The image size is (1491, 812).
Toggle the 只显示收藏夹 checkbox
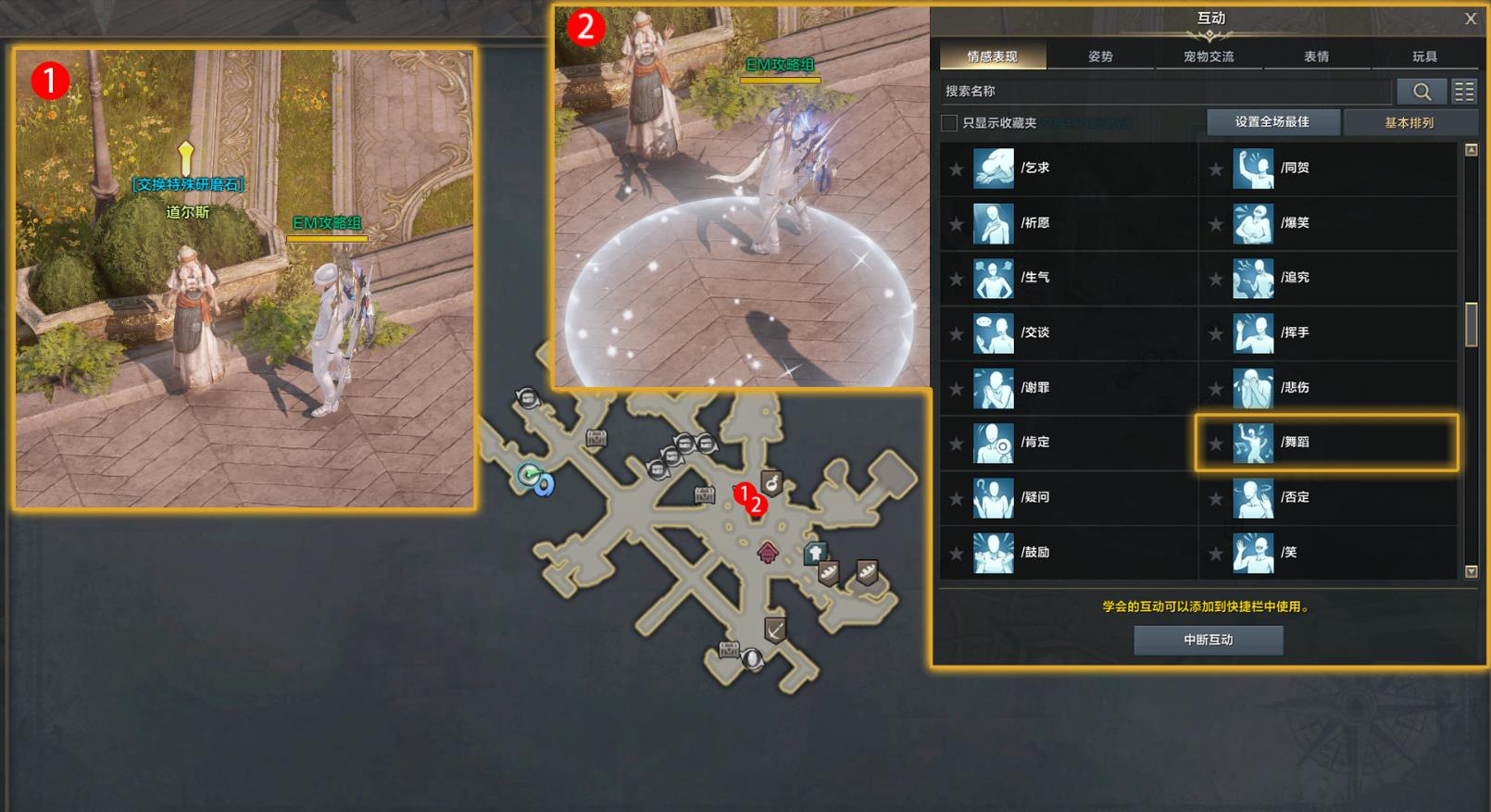point(949,123)
